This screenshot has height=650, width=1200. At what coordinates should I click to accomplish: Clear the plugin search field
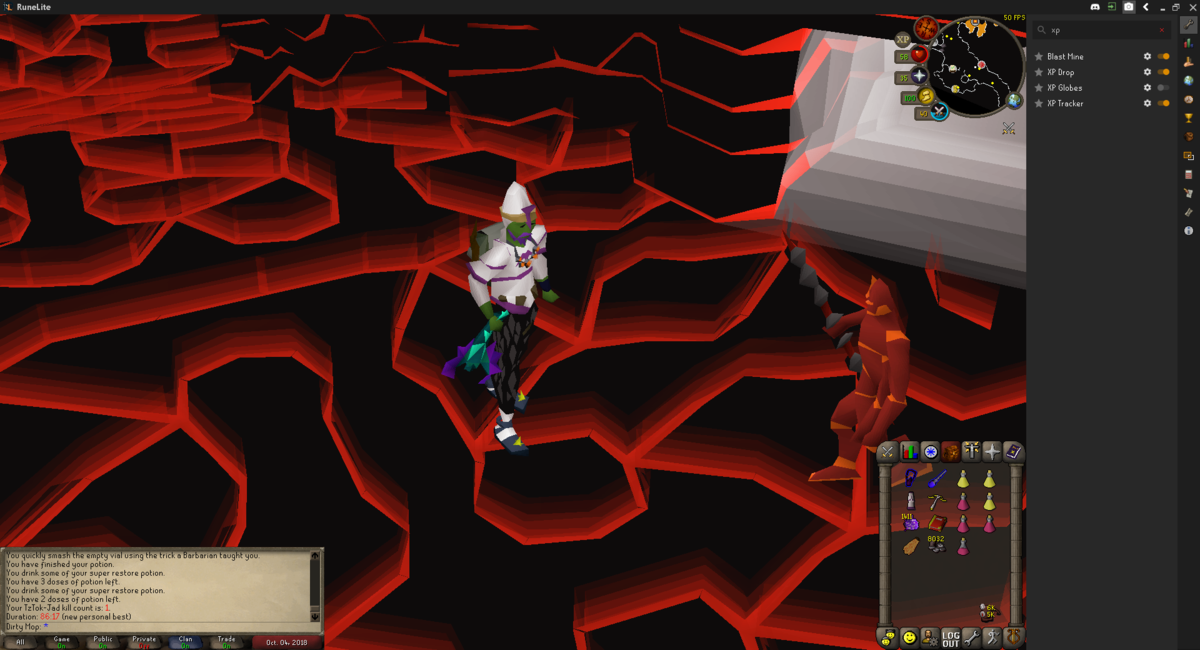1161,30
